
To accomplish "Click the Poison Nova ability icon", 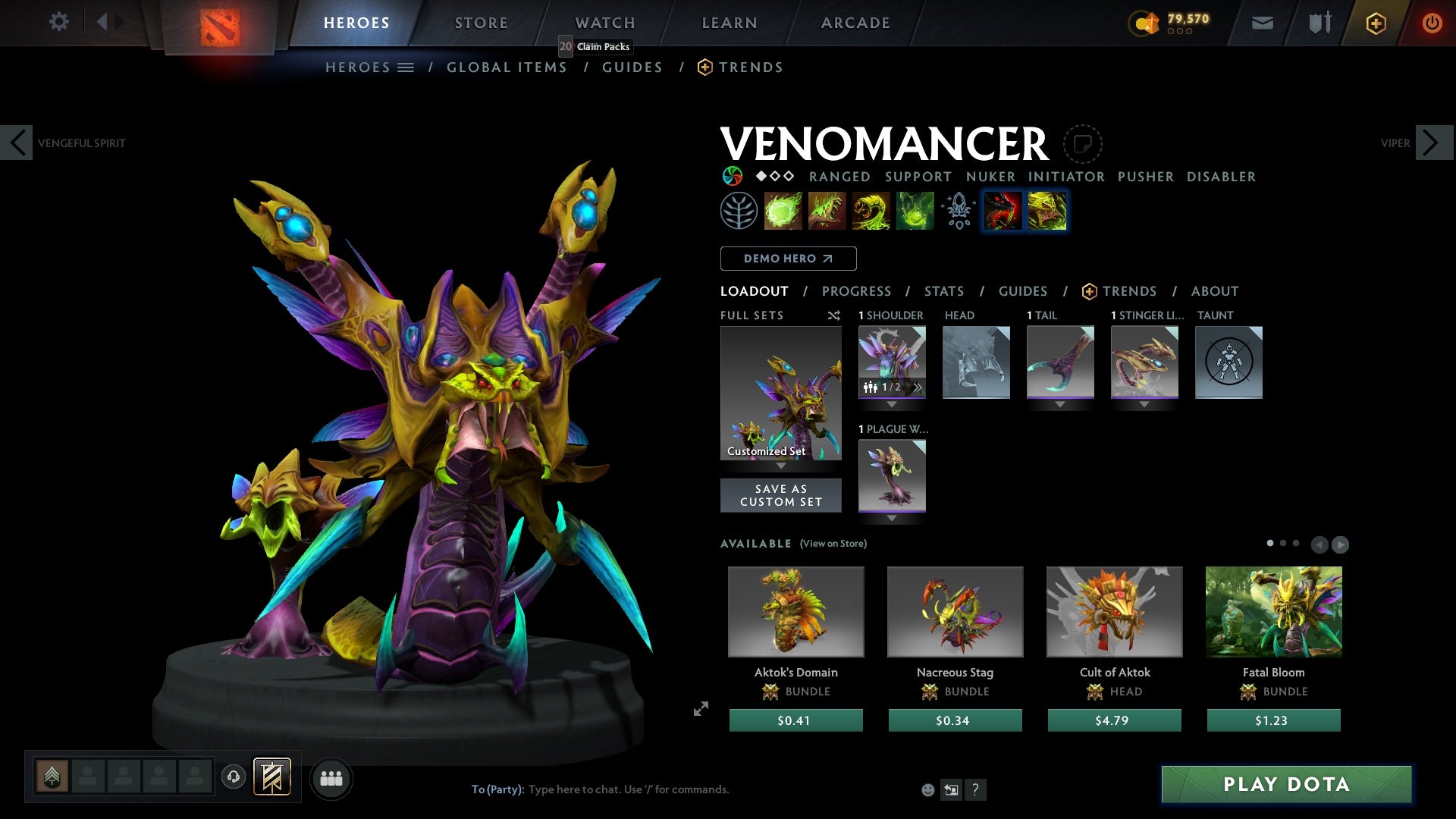I will click(914, 211).
